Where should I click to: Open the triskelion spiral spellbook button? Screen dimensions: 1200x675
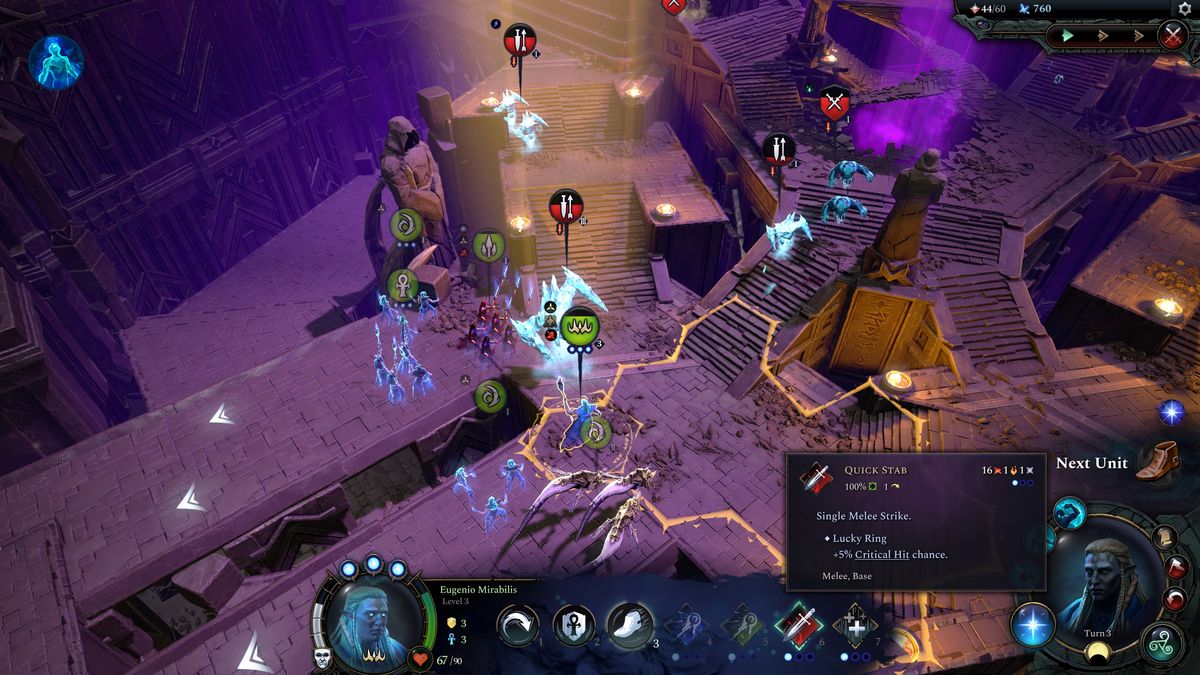[1164, 642]
